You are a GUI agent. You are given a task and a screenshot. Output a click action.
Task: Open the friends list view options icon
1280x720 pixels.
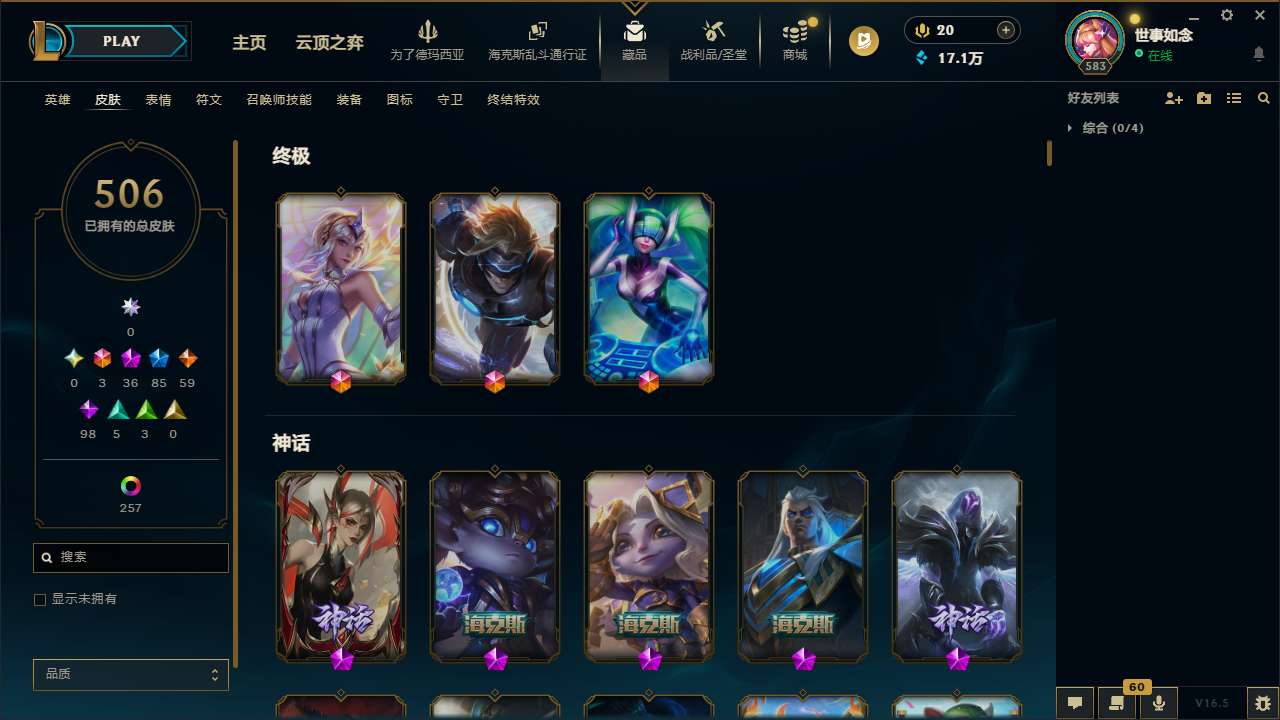(1234, 98)
